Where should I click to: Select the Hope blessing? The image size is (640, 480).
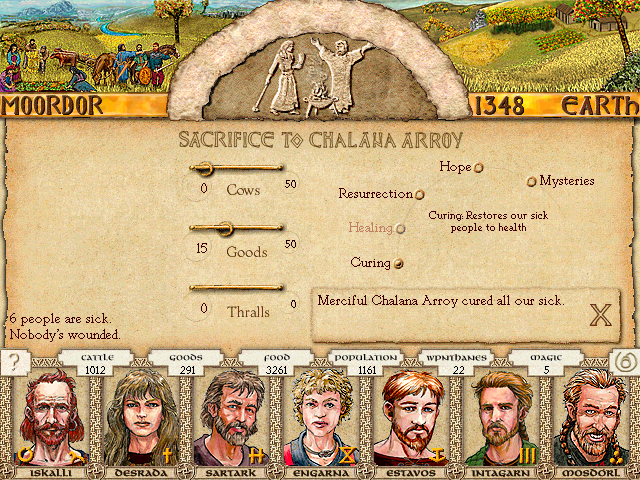pyautogui.click(x=479, y=168)
